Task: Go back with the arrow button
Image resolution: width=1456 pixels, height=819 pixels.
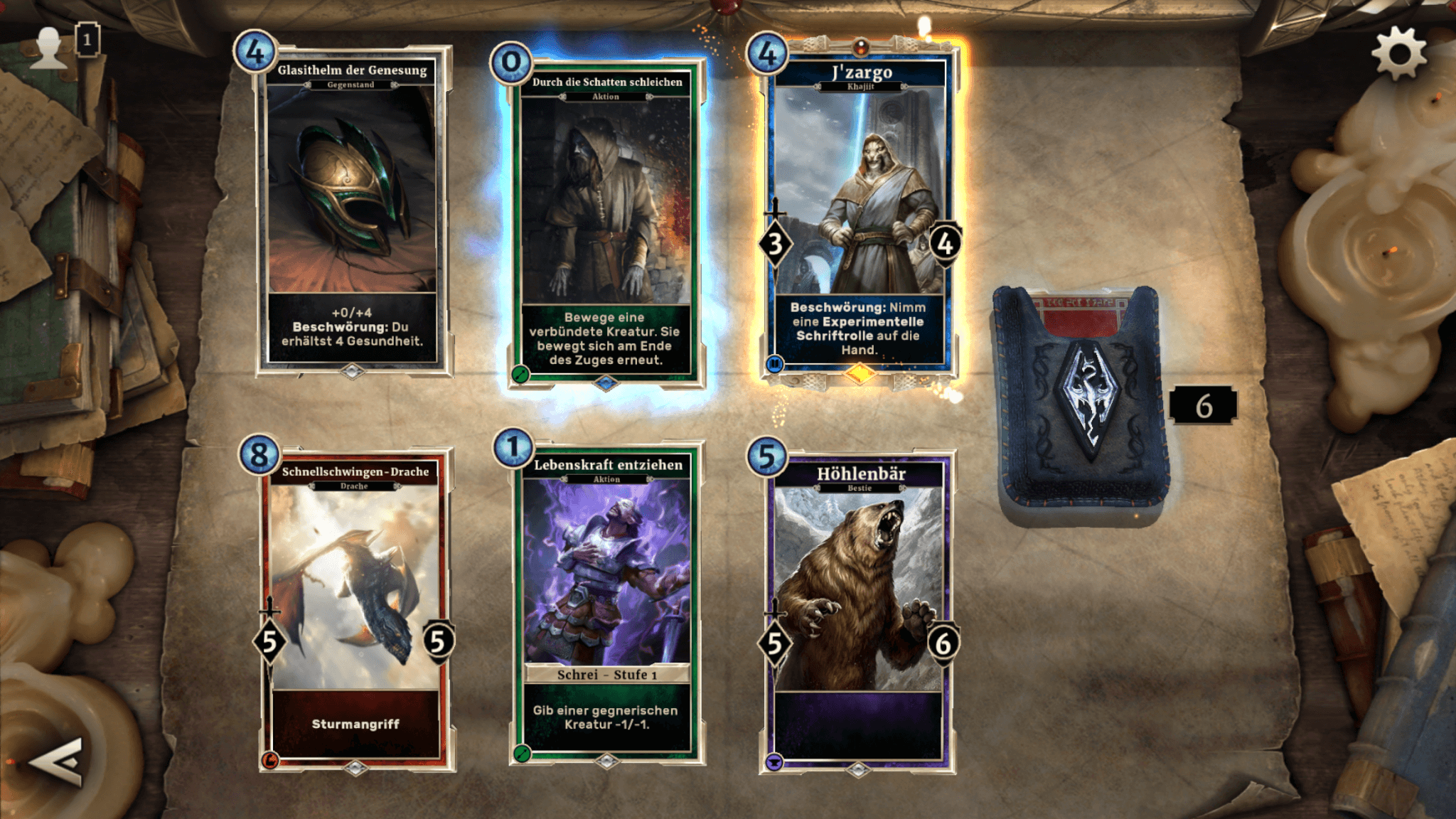Action: (x=57, y=762)
